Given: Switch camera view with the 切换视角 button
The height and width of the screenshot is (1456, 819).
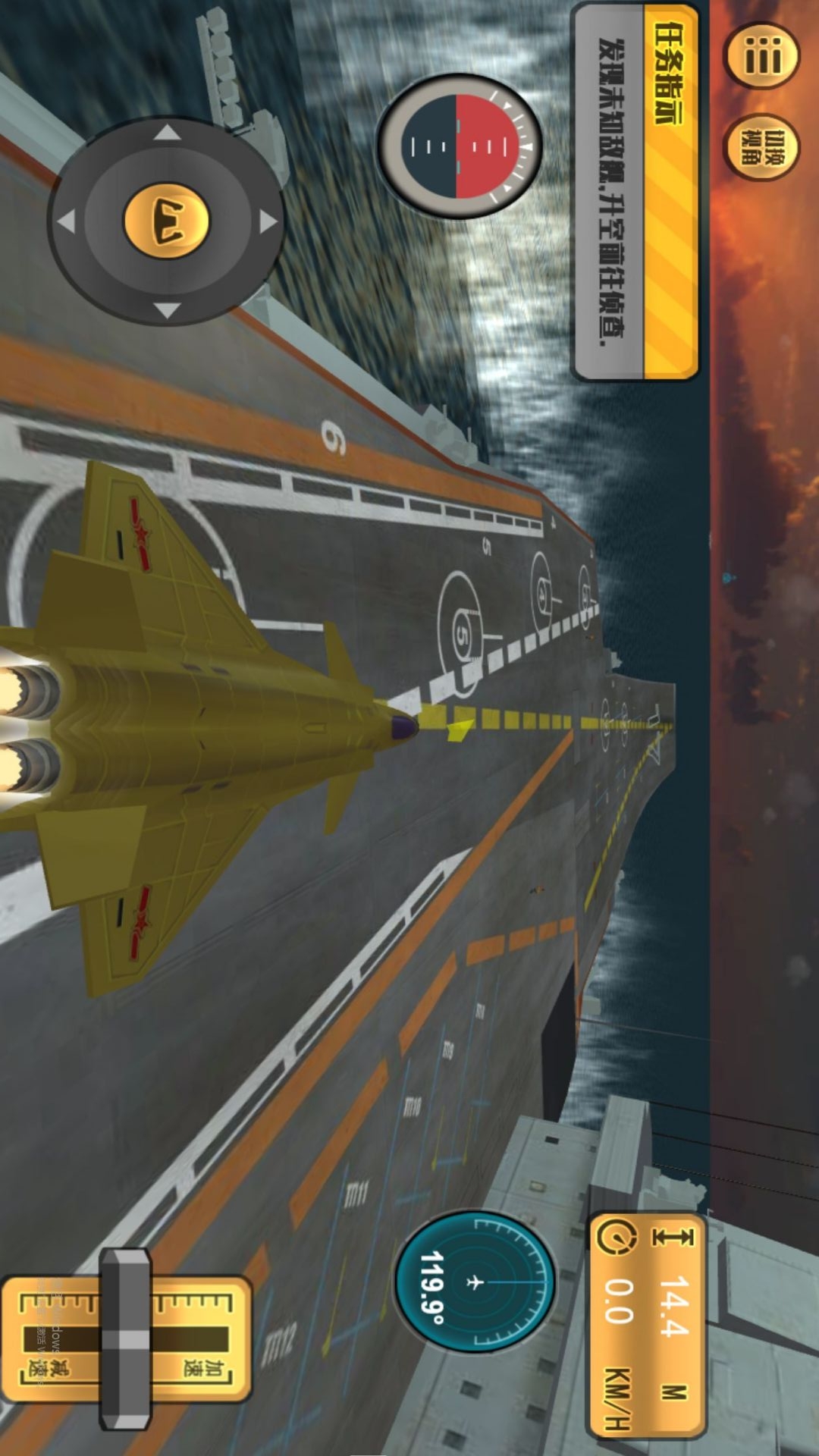Looking at the screenshot, I should (761, 147).
